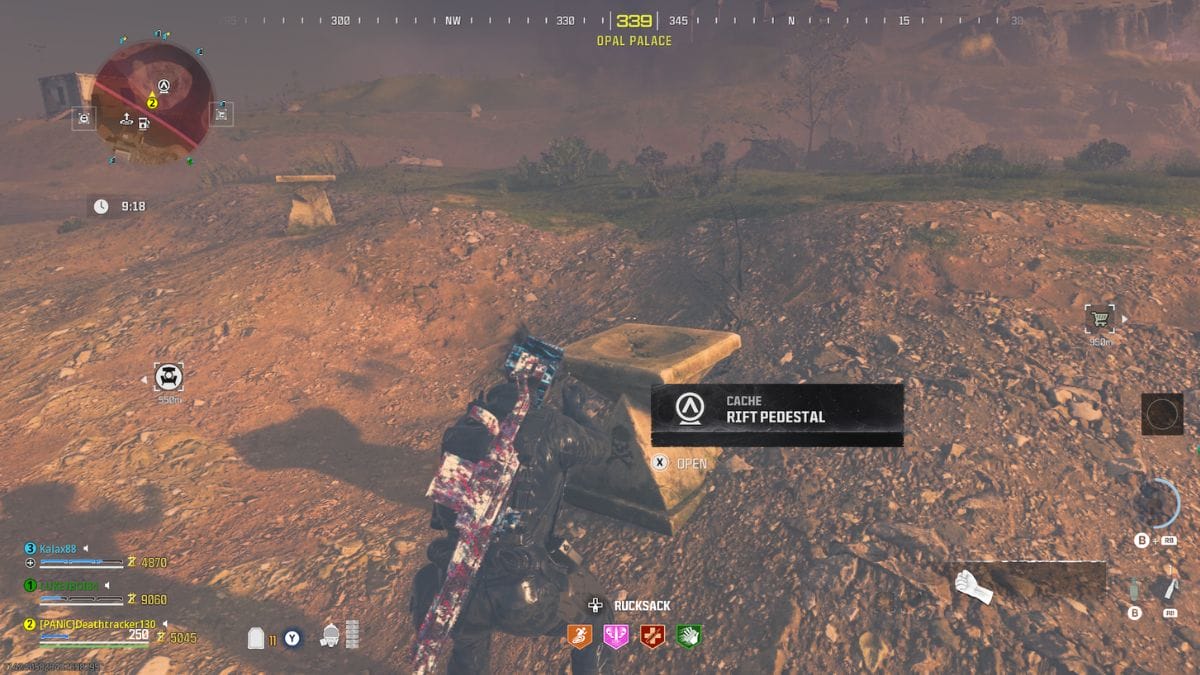Viewport: 1200px width, 675px height.
Task: Choose the fists weapon slot
Action: click(972, 586)
